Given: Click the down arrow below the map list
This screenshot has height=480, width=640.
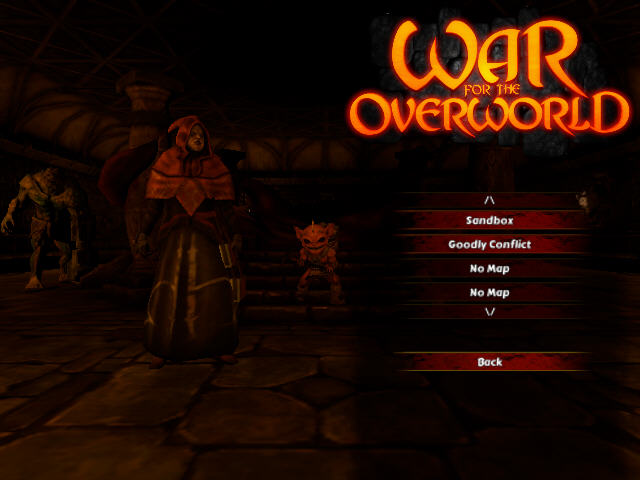Looking at the screenshot, I should point(489,312).
